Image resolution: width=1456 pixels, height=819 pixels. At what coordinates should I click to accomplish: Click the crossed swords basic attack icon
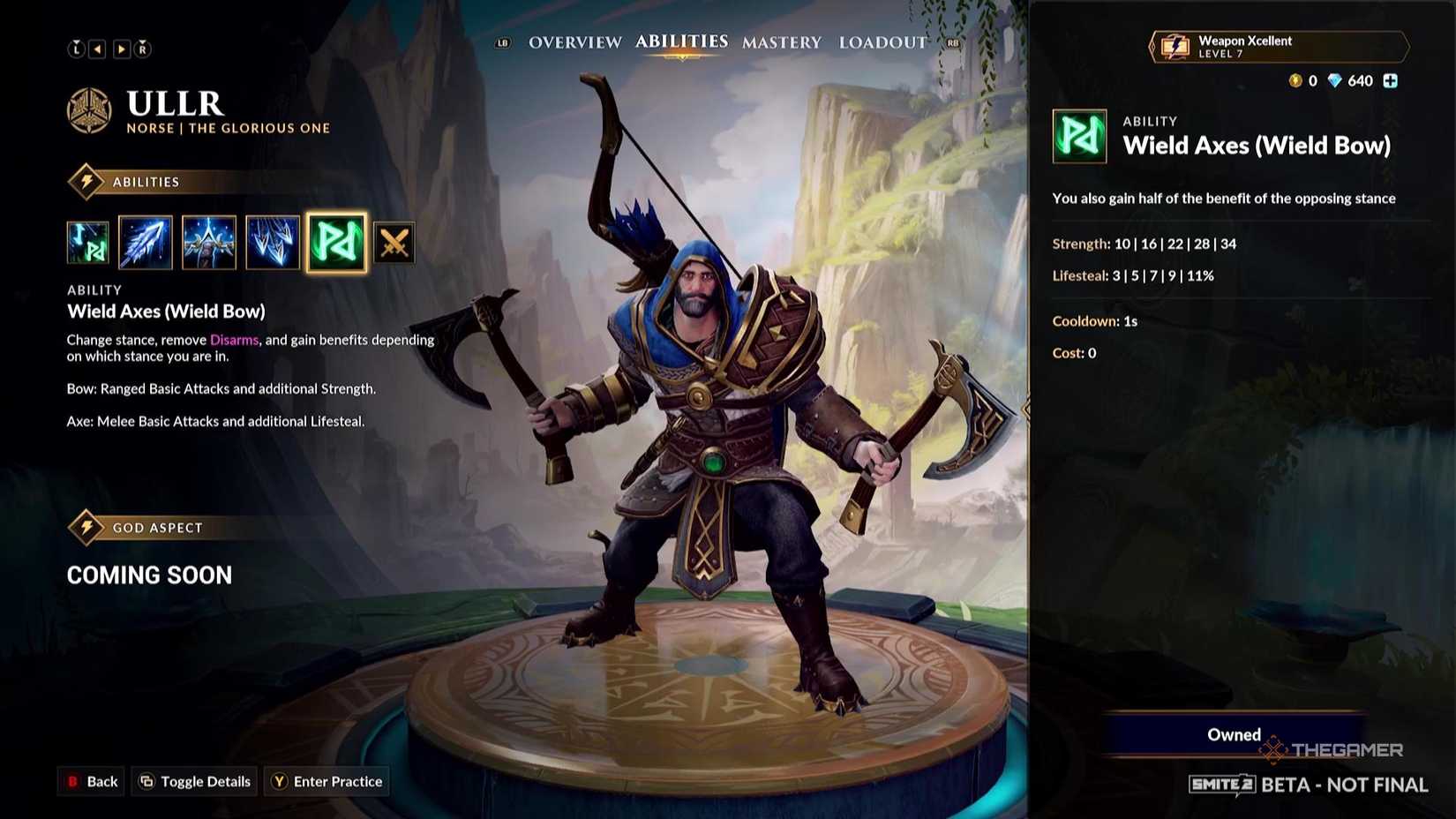click(394, 242)
